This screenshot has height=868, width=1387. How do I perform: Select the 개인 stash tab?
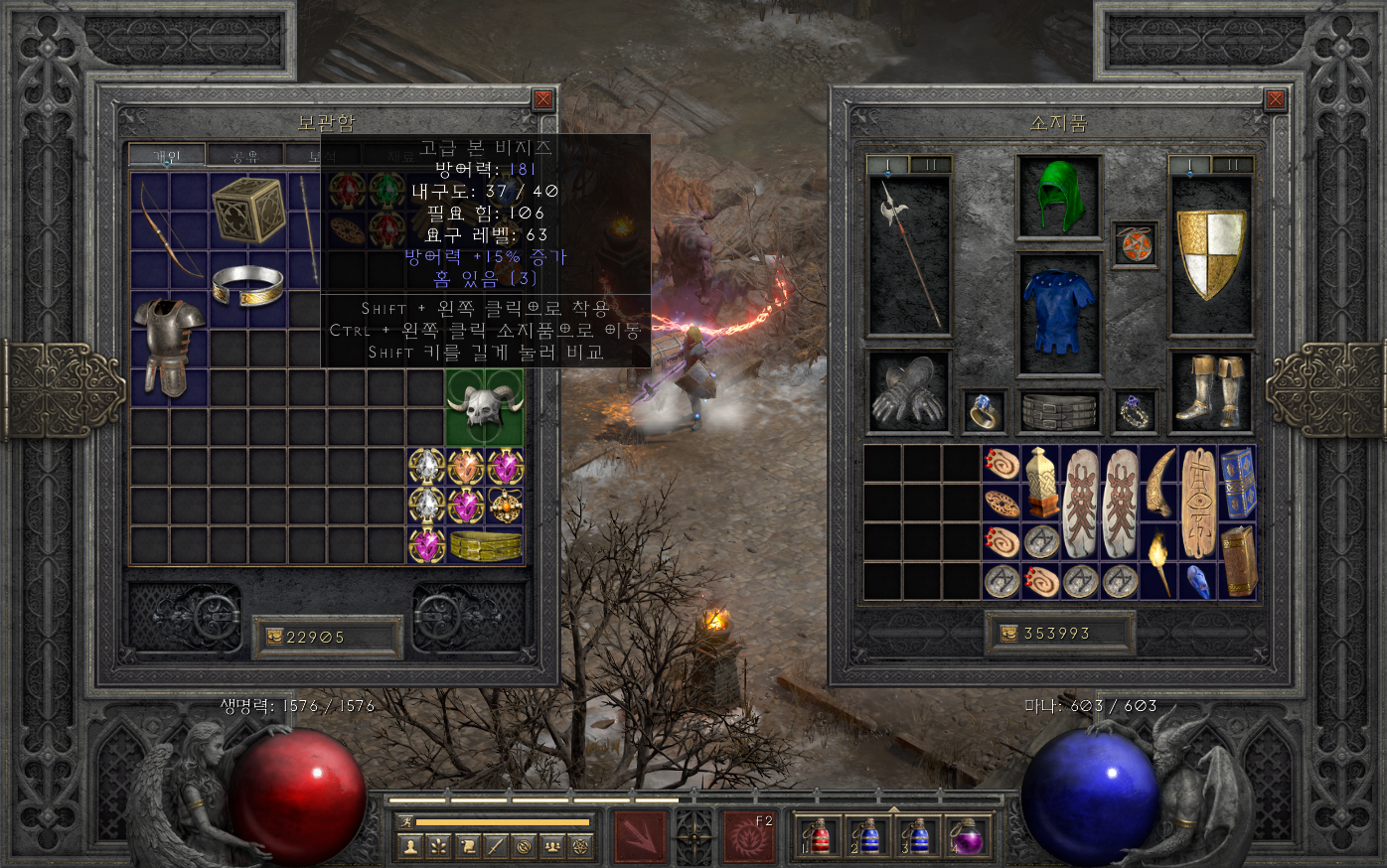[x=167, y=156]
